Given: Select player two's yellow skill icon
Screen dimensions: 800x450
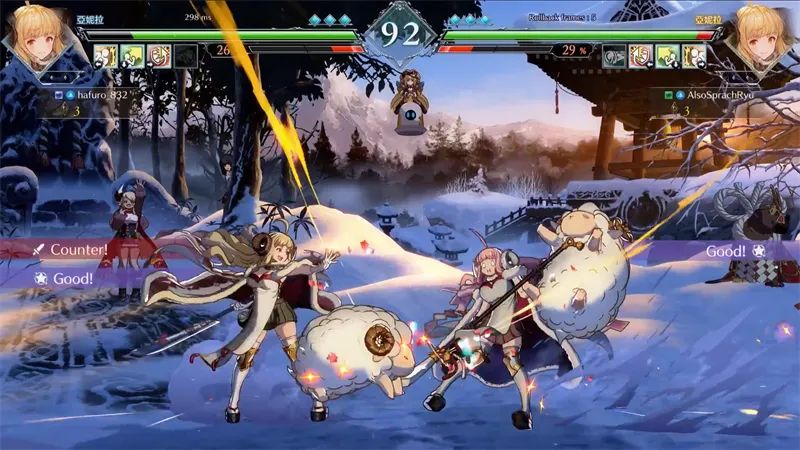Looking at the screenshot, I should pos(694,57).
